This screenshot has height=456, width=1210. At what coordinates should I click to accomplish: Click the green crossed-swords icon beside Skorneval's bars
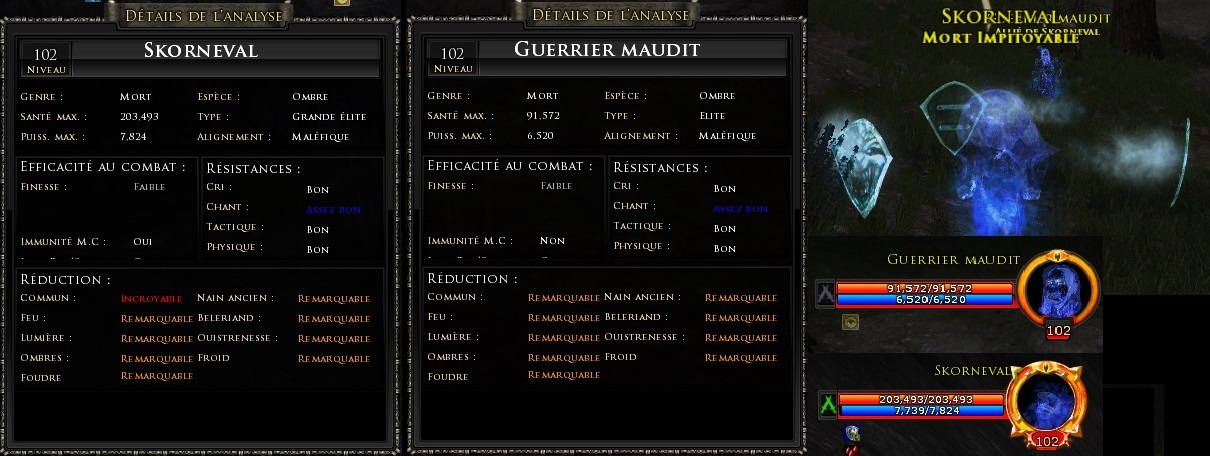tap(828, 405)
